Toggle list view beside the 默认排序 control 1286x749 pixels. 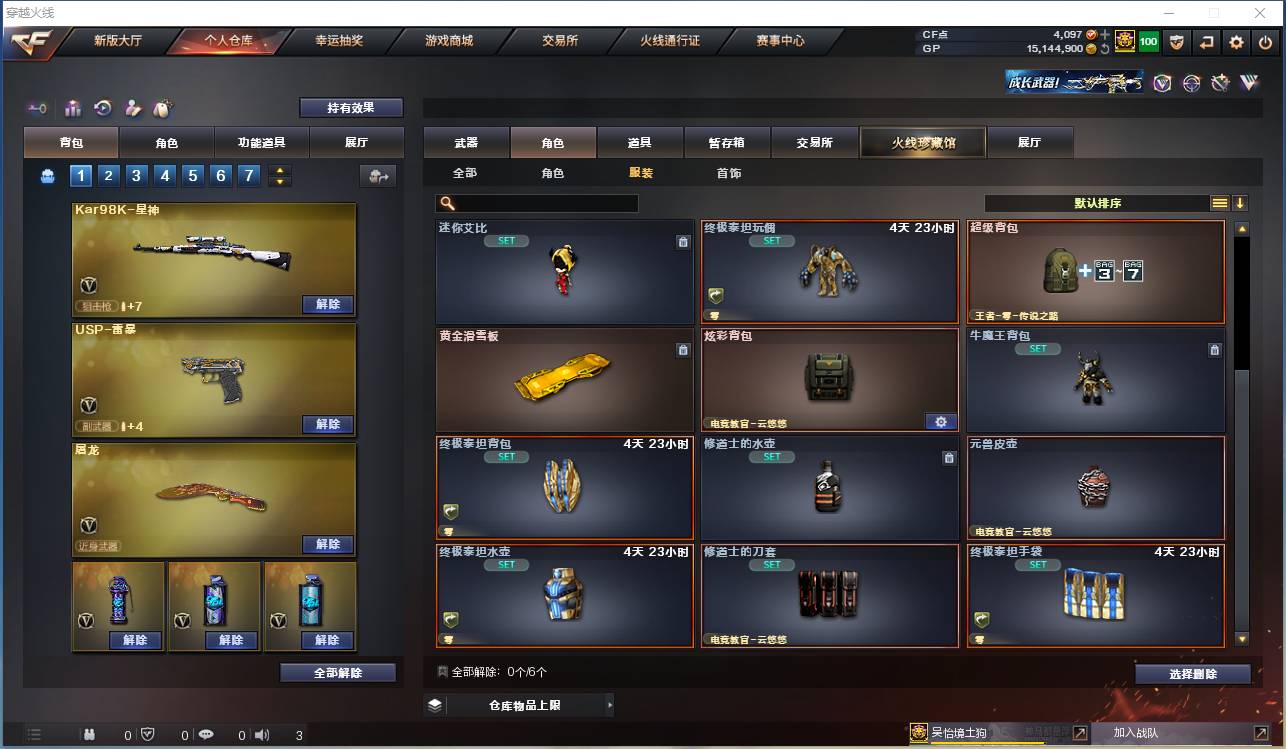pos(1220,202)
